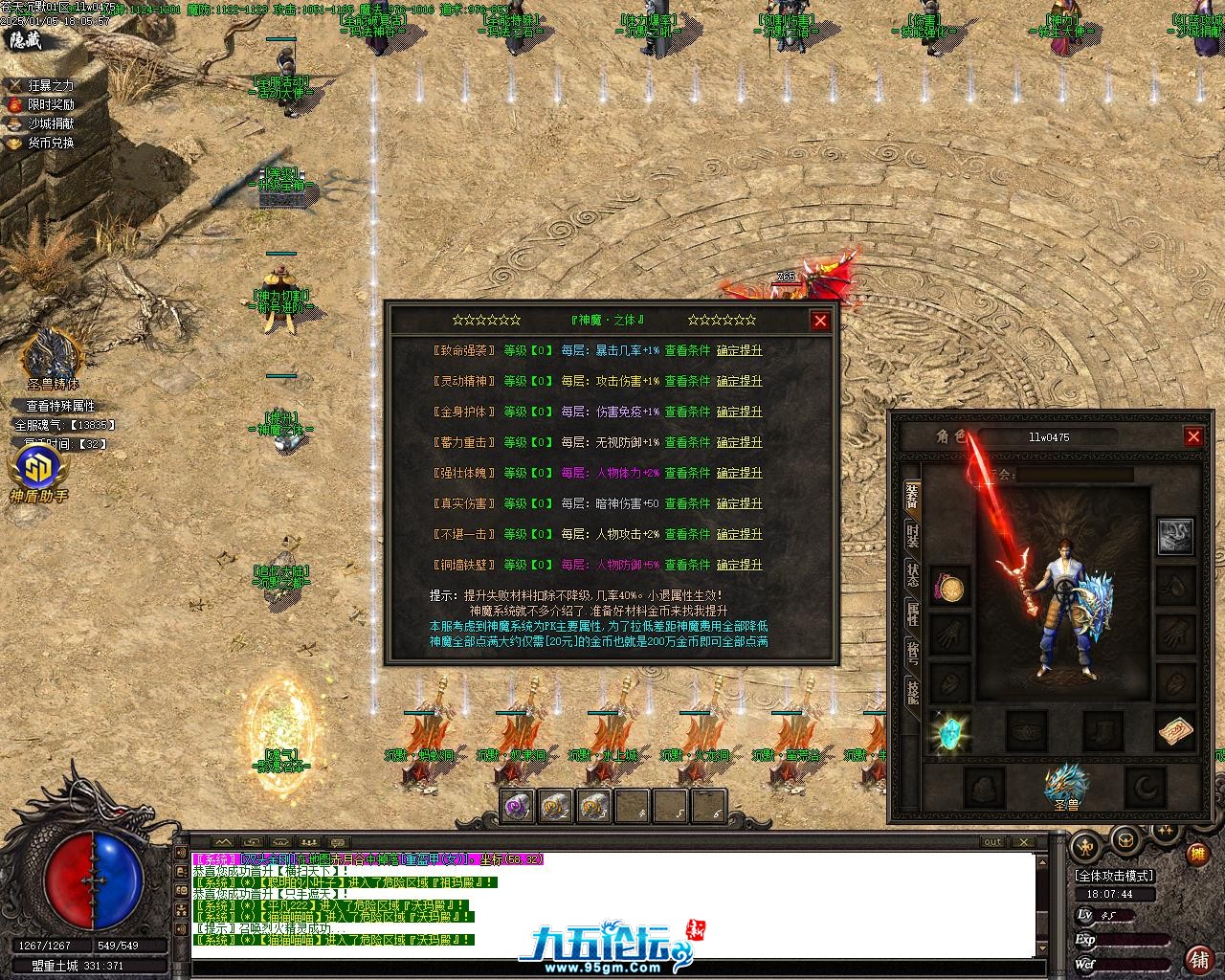
Task: Select the glowing cyan gem slot
Action: point(950,731)
